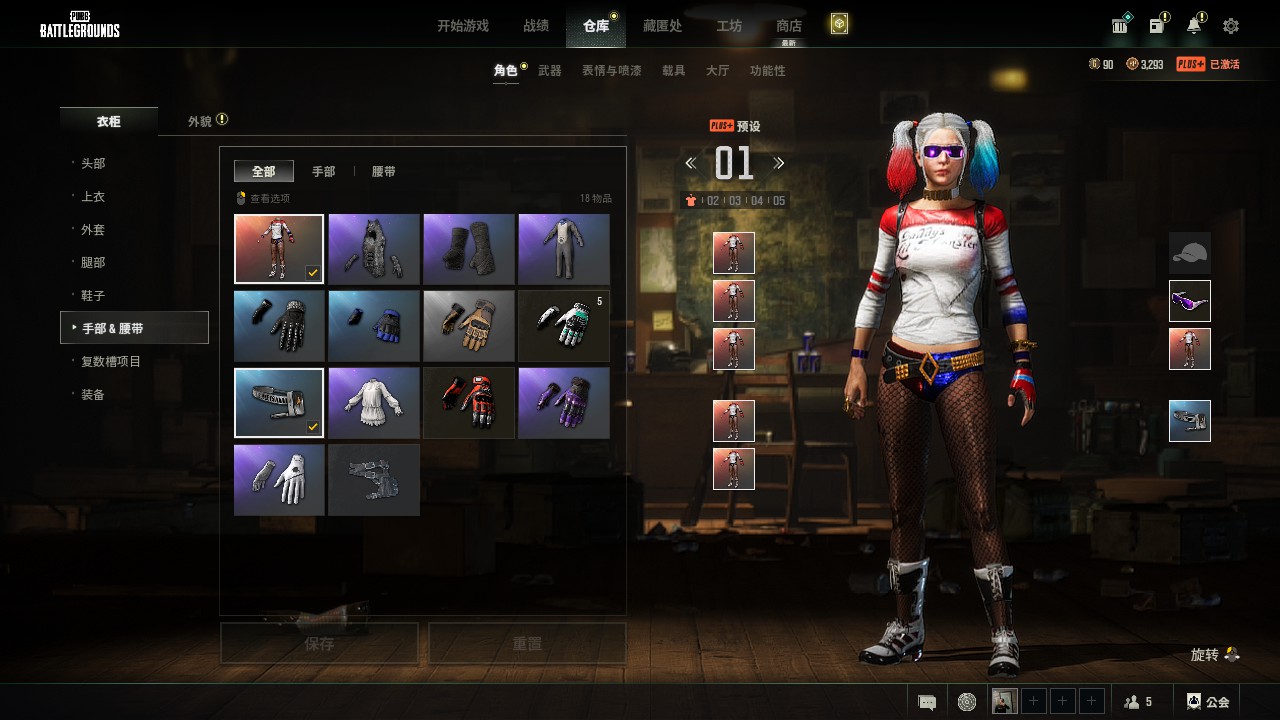The image size is (1280, 720).
Task: Click the 重置 reset button
Action: pyautogui.click(x=527, y=644)
